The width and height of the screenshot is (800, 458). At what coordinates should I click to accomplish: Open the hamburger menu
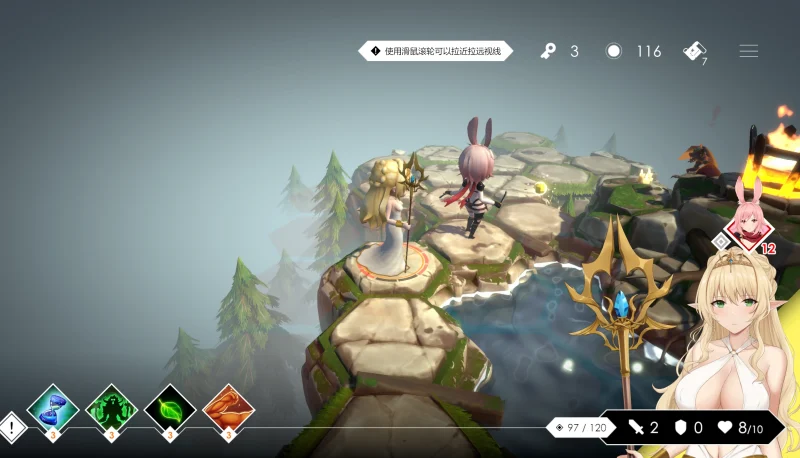click(x=748, y=51)
